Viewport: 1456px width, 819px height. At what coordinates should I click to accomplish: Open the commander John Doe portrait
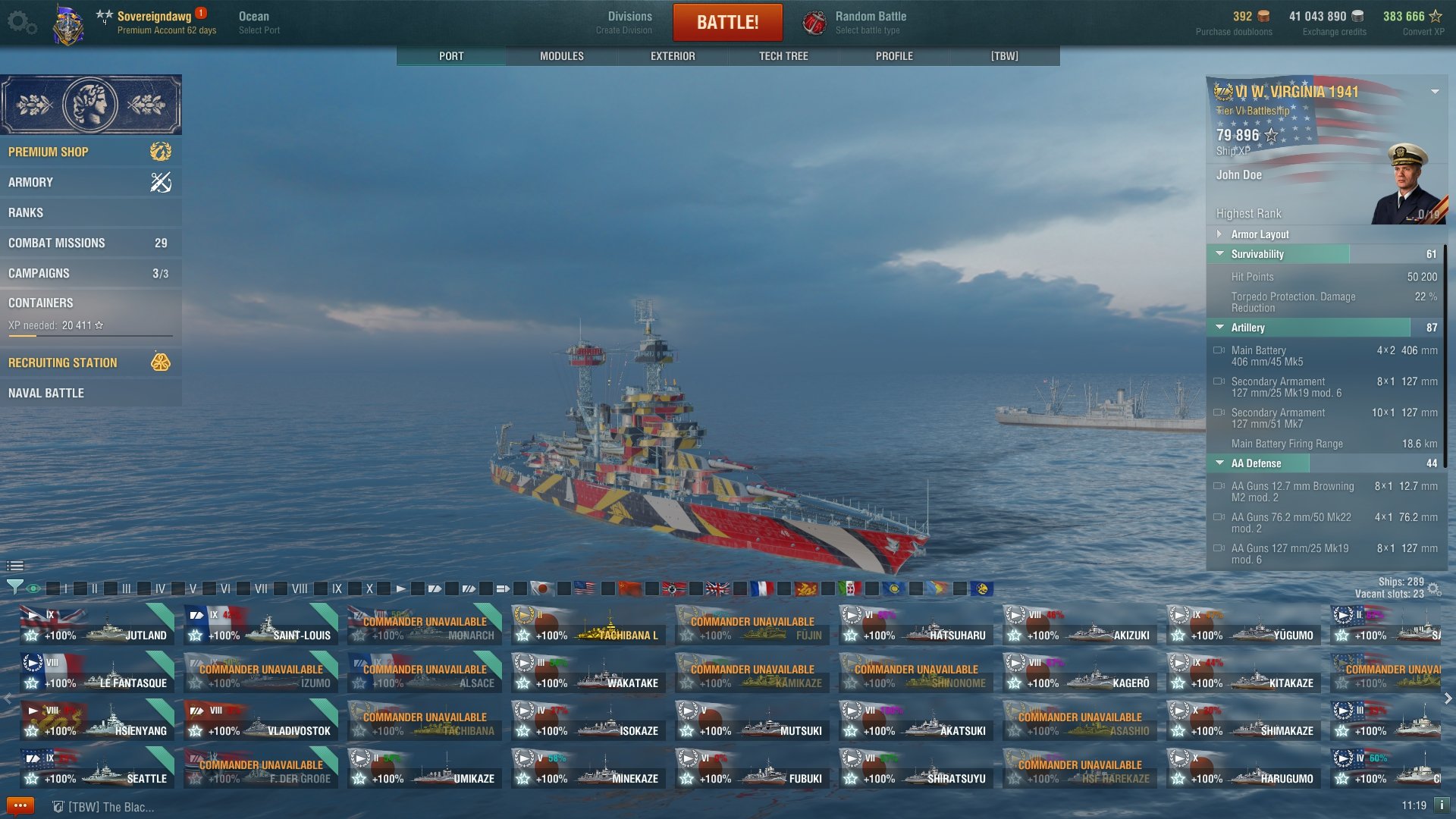point(1407,184)
